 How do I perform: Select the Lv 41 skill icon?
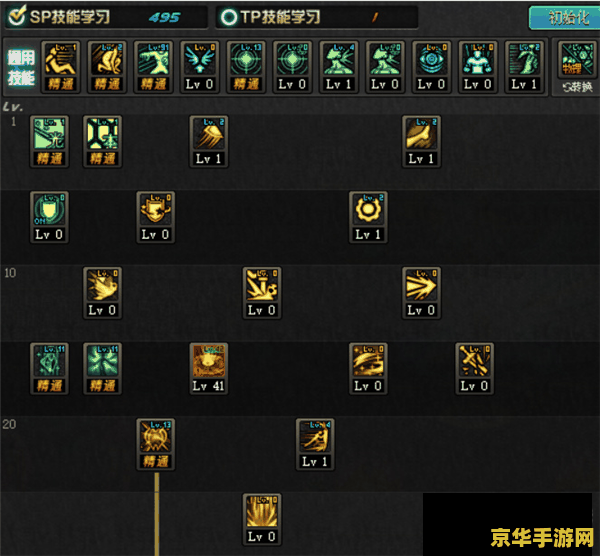(209, 362)
